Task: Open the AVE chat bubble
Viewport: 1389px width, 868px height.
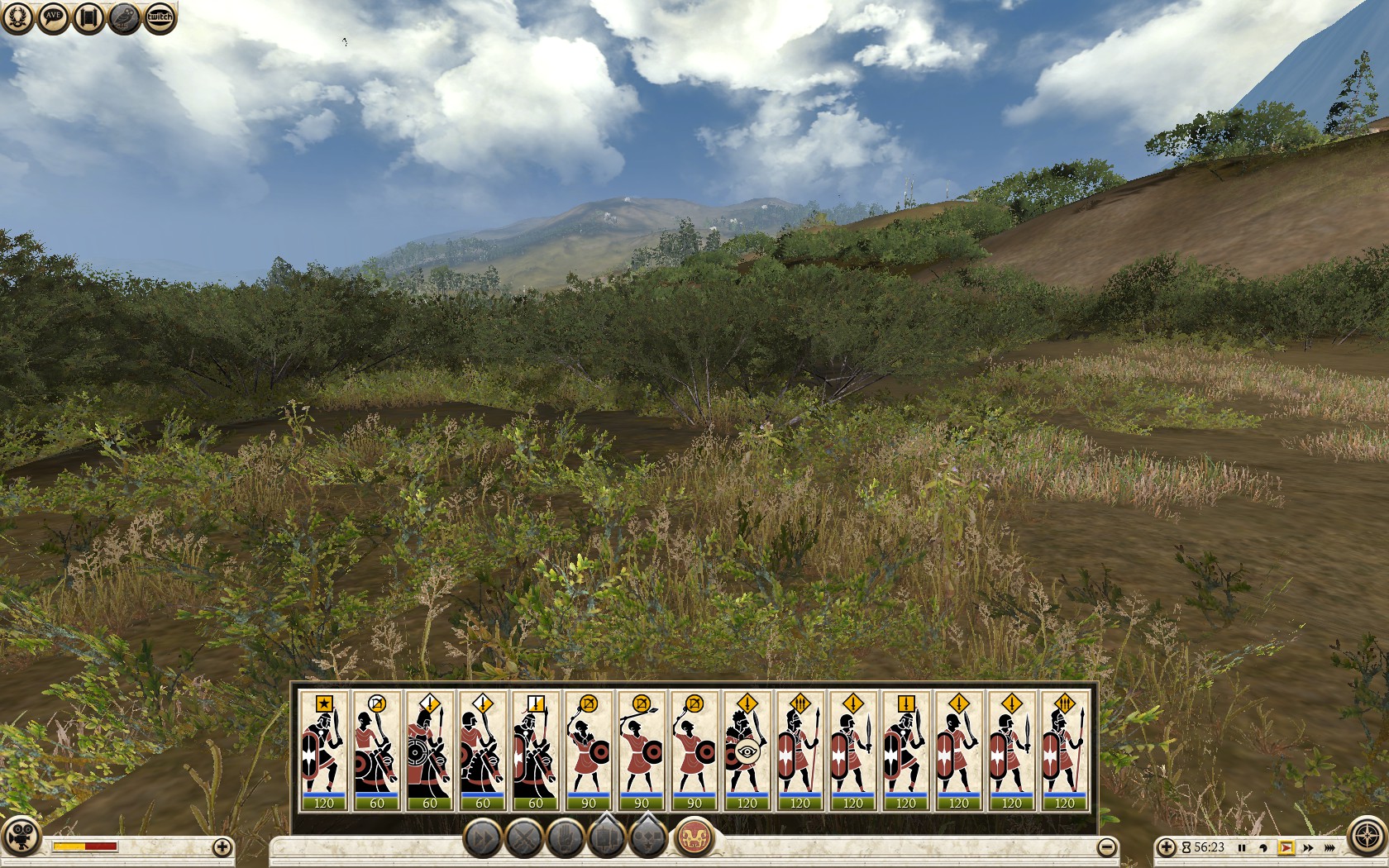Action: tap(53, 17)
